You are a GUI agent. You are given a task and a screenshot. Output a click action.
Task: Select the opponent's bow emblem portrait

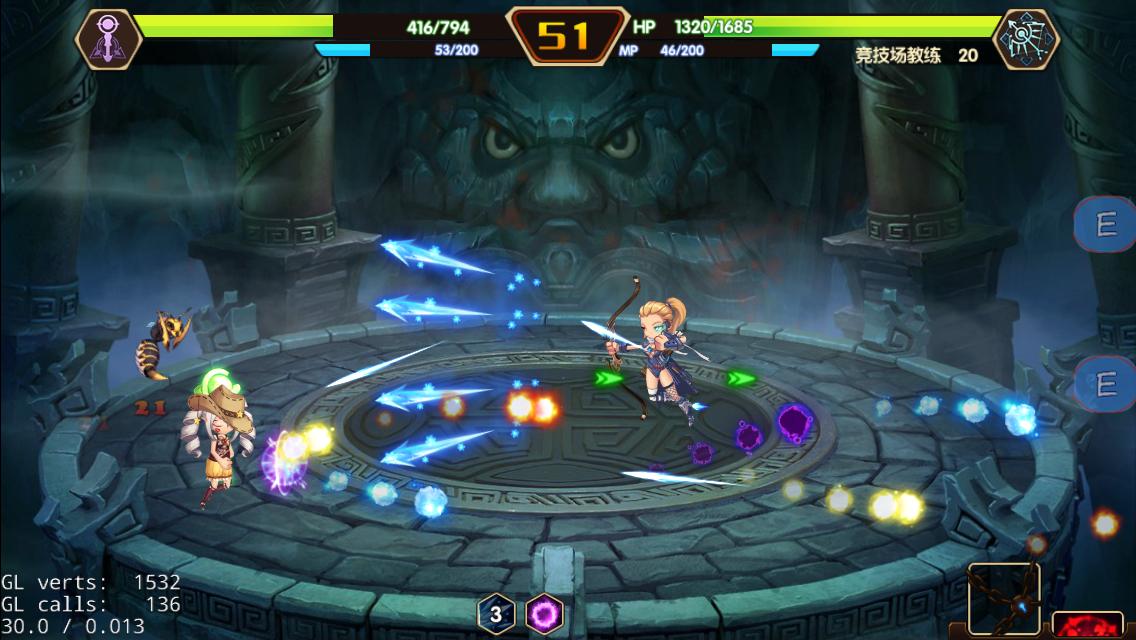pyautogui.click(x=1025, y=39)
